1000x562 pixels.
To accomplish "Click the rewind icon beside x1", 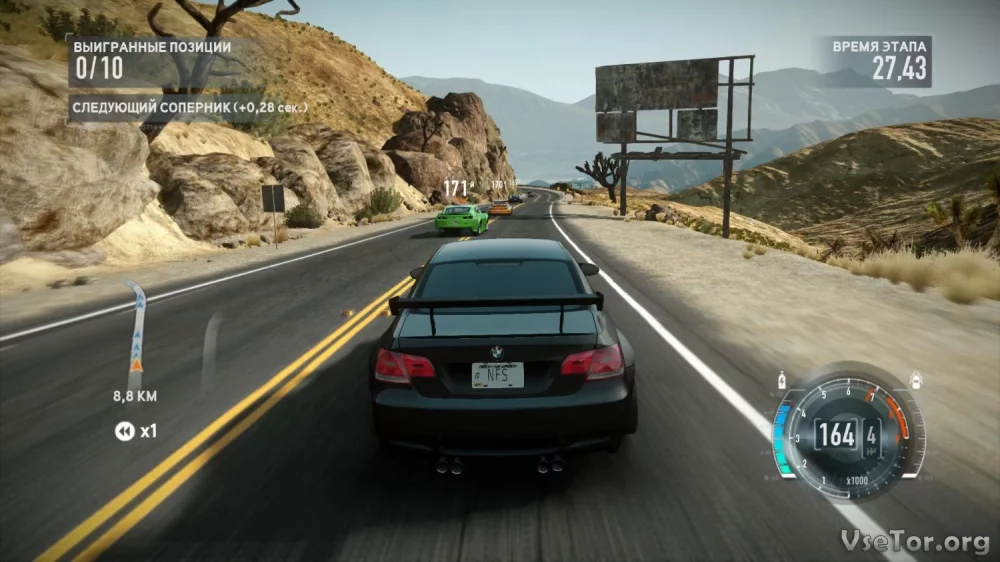I will click(124, 431).
